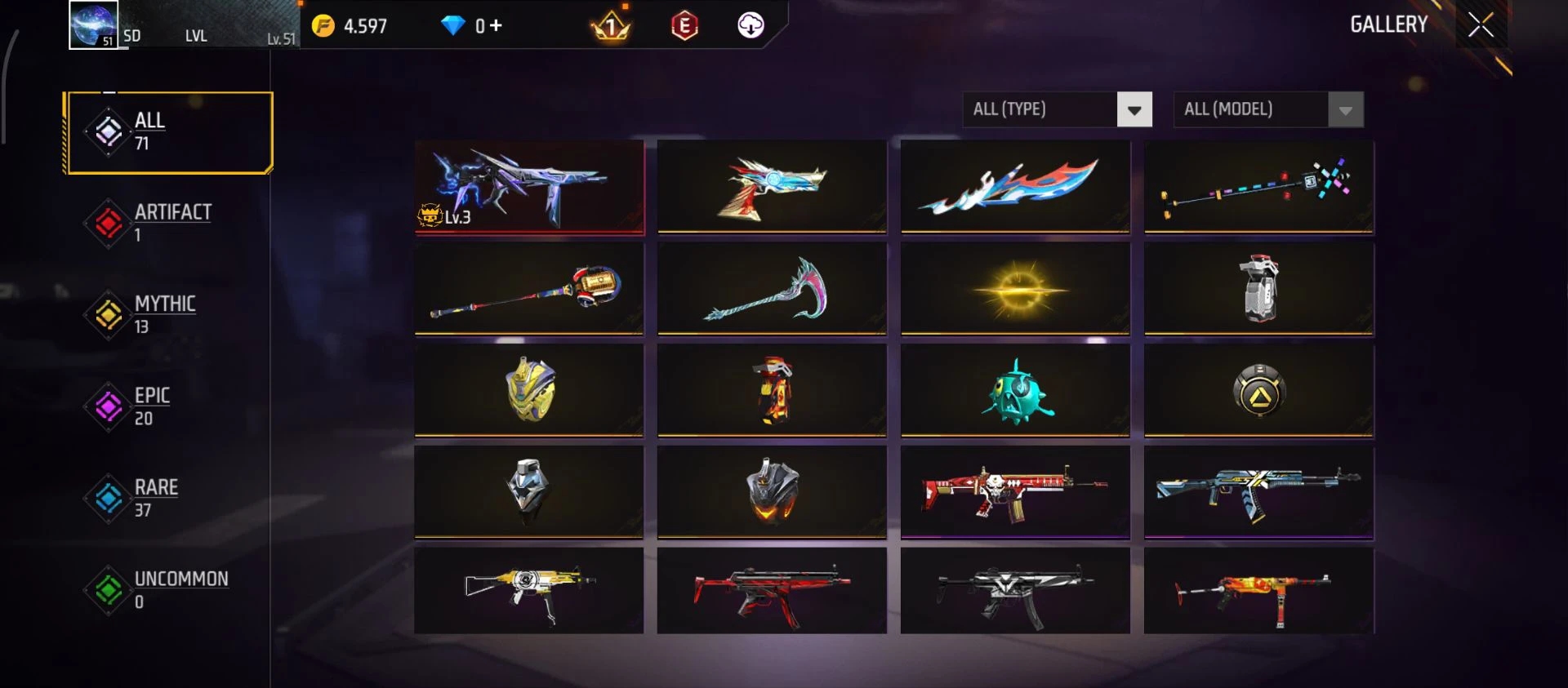Choose the blue and yellow AK skin
This screenshot has width=1568, height=688.
tap(1258, 492)
